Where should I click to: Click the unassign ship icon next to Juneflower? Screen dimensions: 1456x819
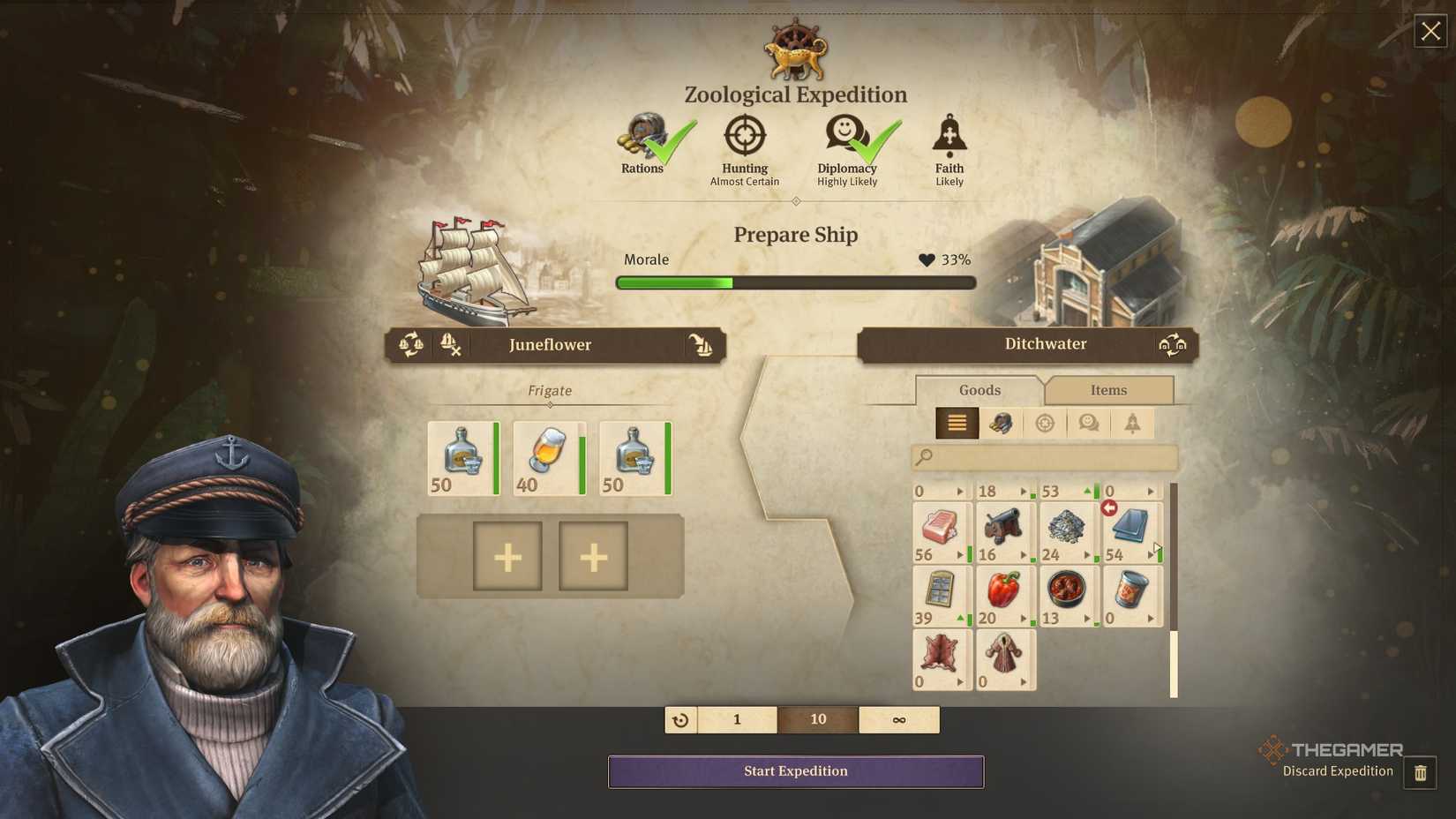[451, 346]
